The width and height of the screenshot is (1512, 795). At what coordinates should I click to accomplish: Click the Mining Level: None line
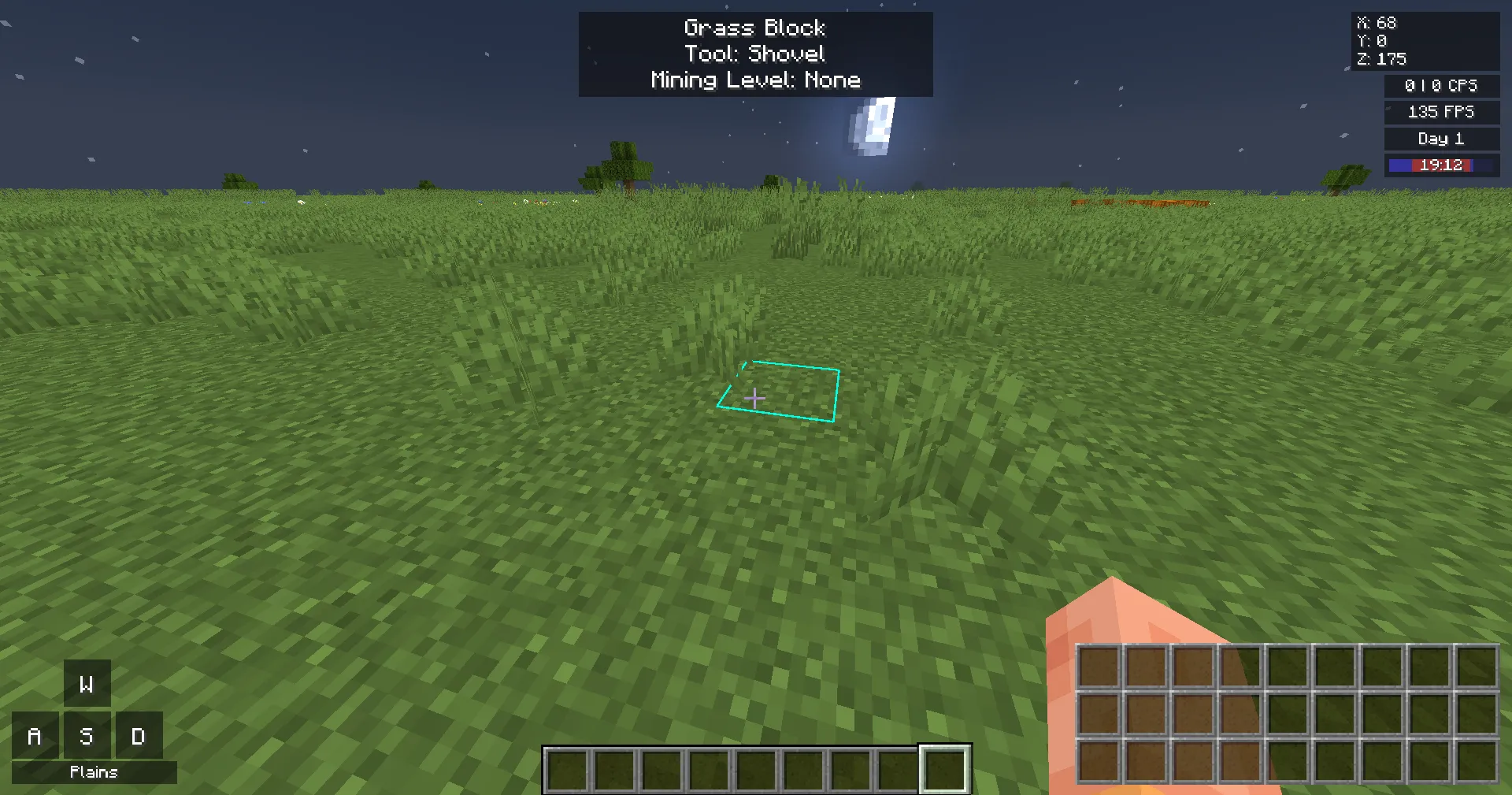755,80
